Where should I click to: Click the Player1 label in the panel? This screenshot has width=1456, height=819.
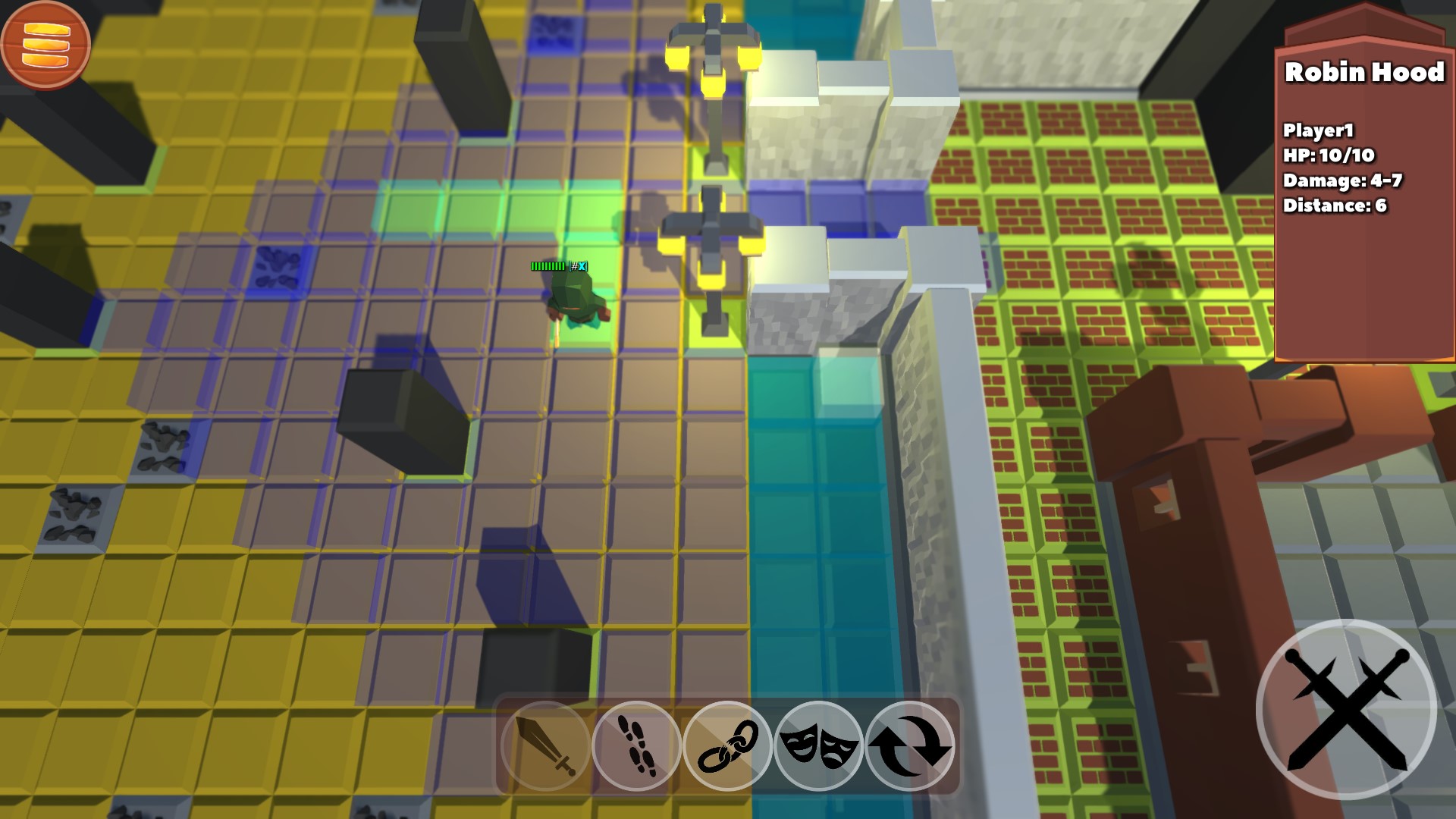pyautogui.click(x=1317, y=130)
